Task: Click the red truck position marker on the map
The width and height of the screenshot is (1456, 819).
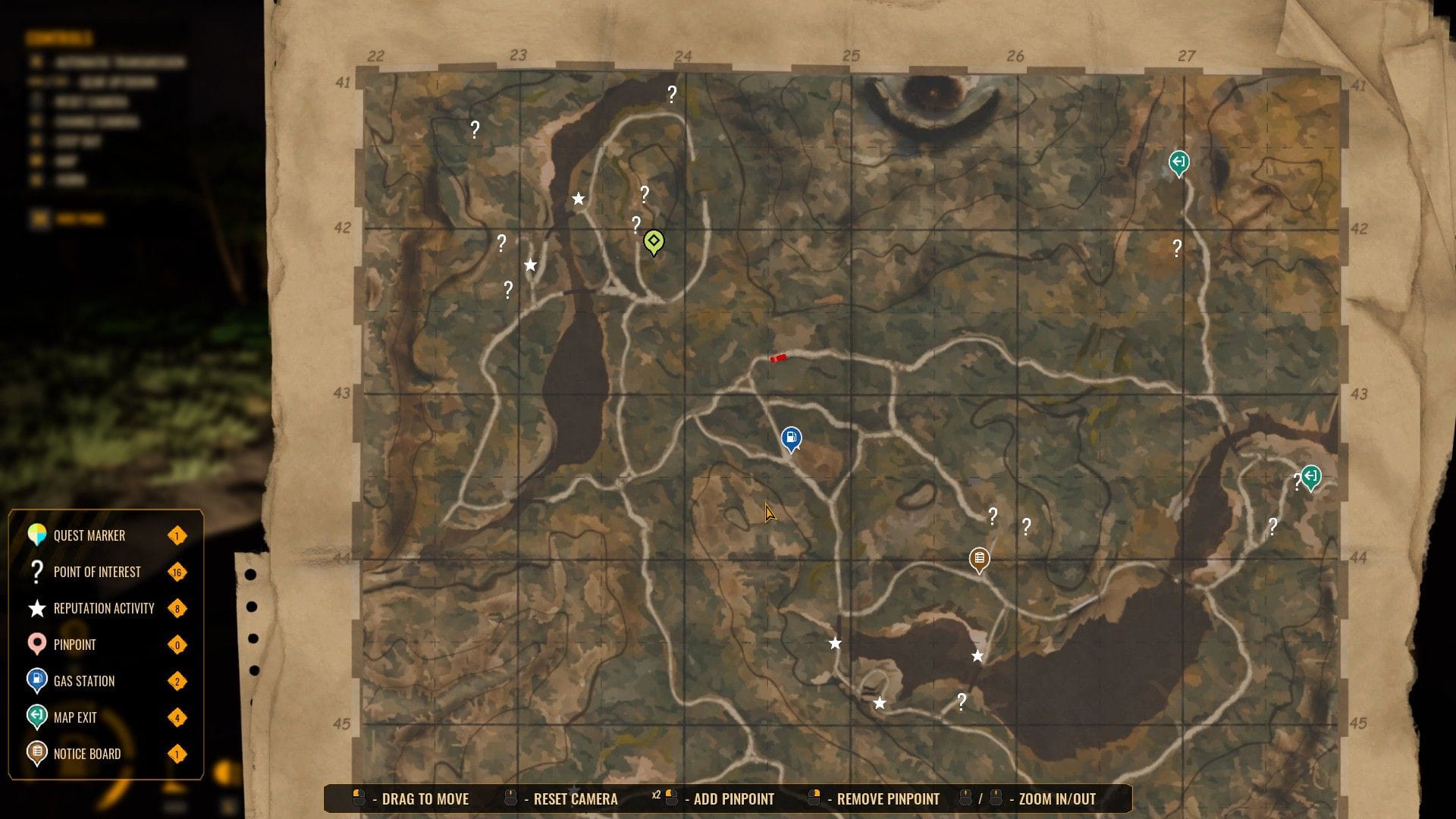Action: (778, 359)
